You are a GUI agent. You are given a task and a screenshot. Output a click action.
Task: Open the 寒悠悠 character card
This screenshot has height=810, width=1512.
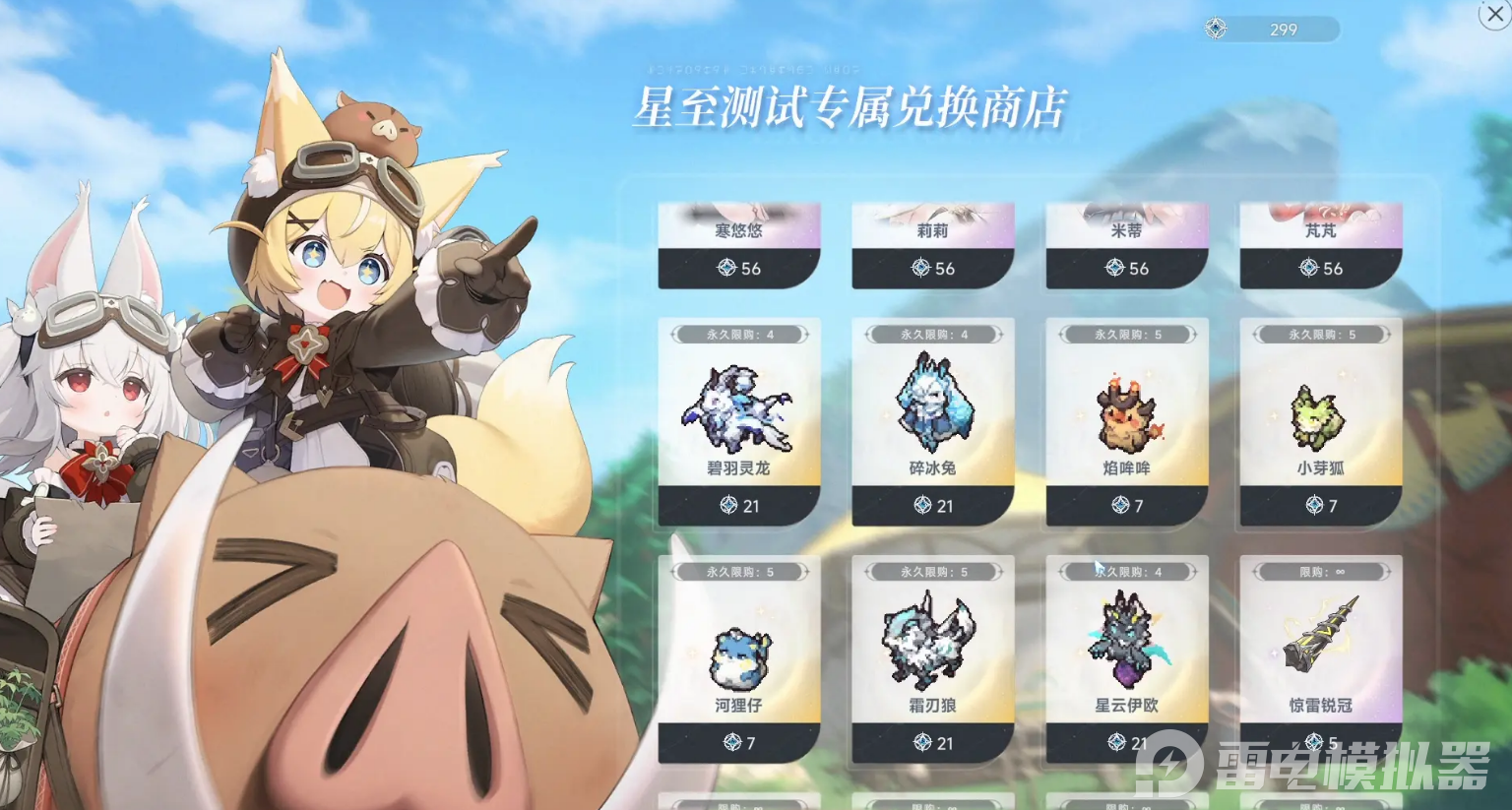pyautogui.click(x=739, y=226)
